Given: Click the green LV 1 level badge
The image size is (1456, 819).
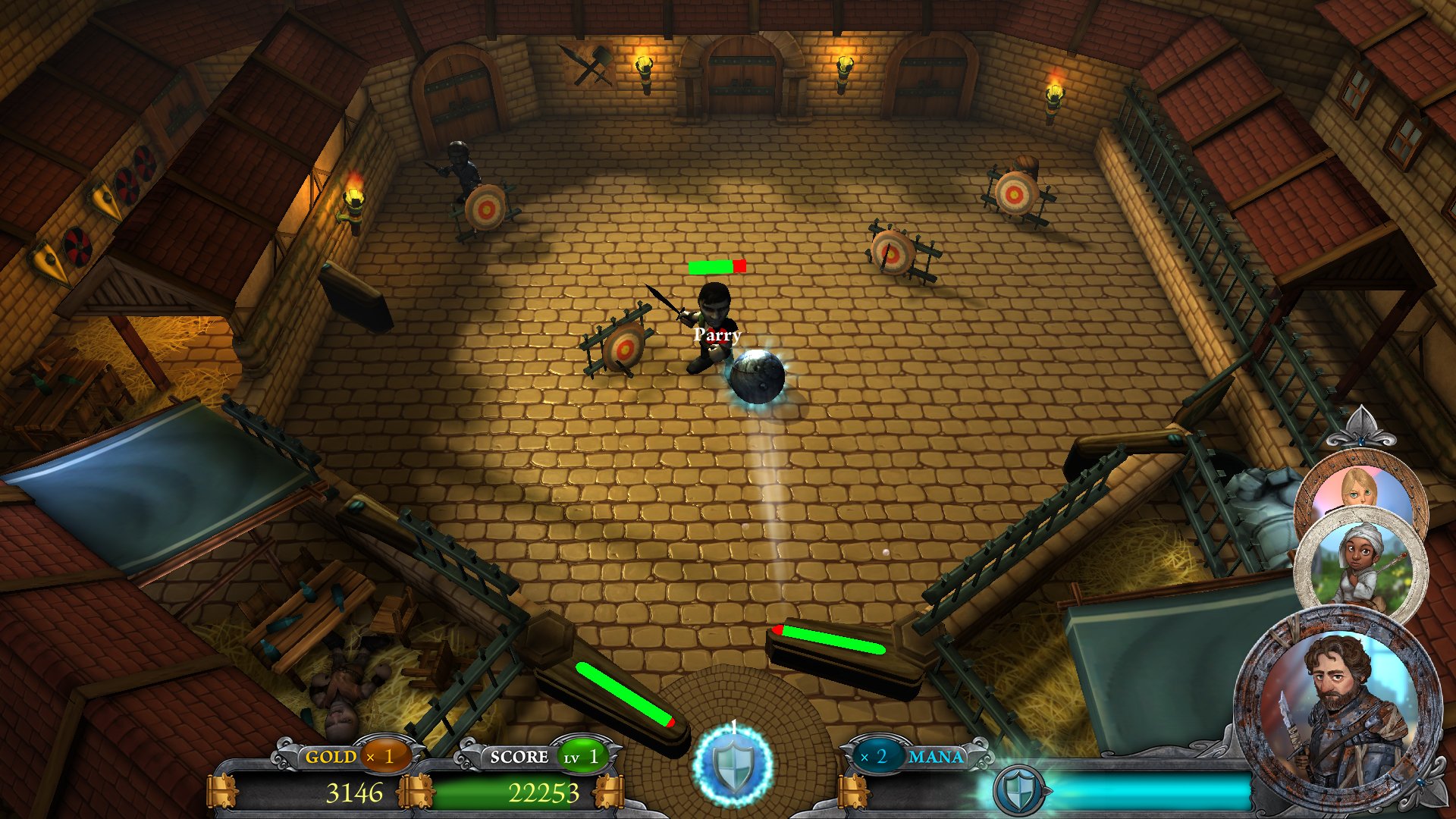Looking at the screenshot, I should click(582, 756).
